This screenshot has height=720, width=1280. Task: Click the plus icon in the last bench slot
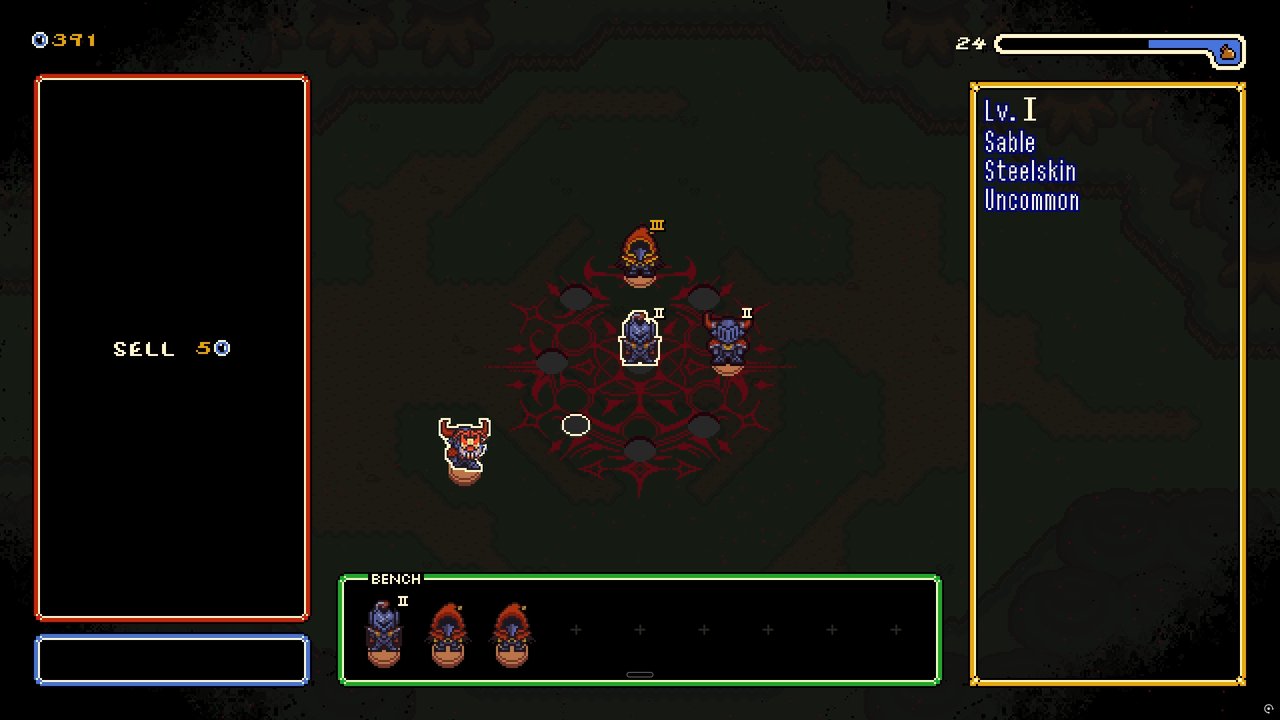coord(895,630)
